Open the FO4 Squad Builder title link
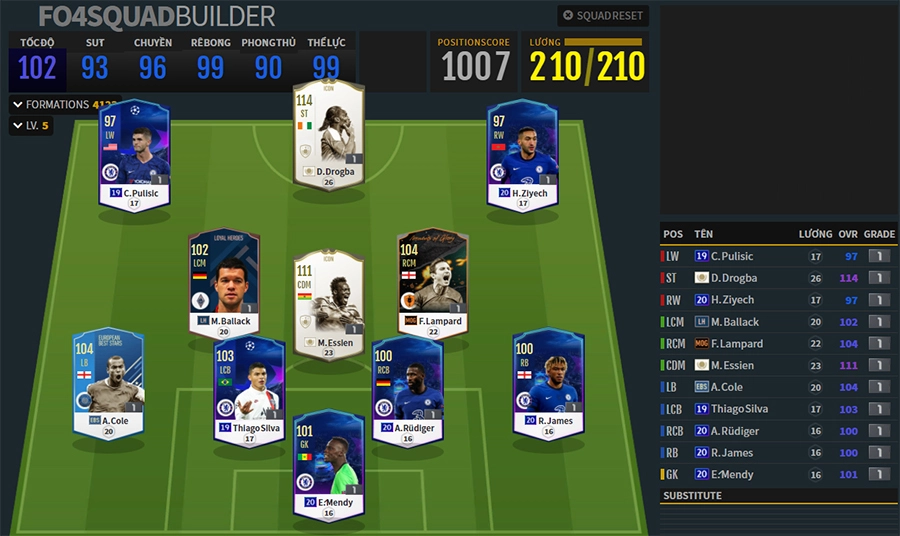This screenshot has width=900, height=536. (x=156, y=16)
